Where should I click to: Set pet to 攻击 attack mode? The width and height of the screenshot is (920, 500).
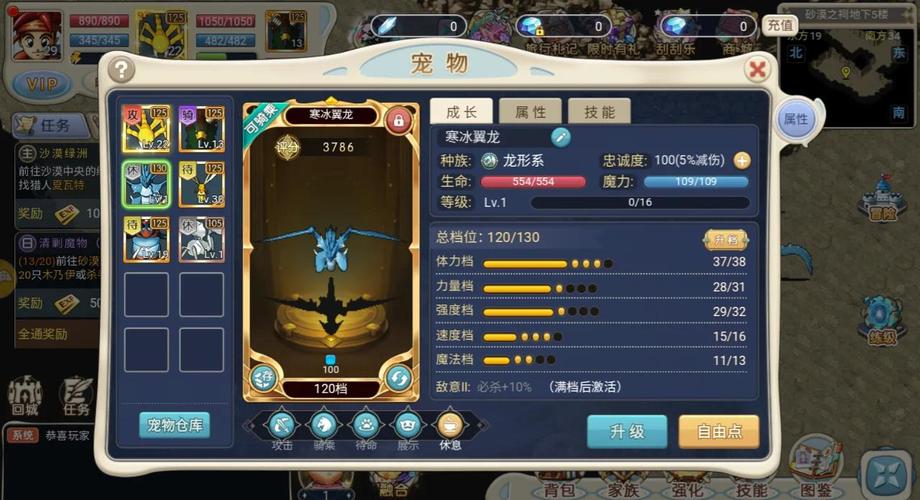pyautogui.click(x=282, y=427)
